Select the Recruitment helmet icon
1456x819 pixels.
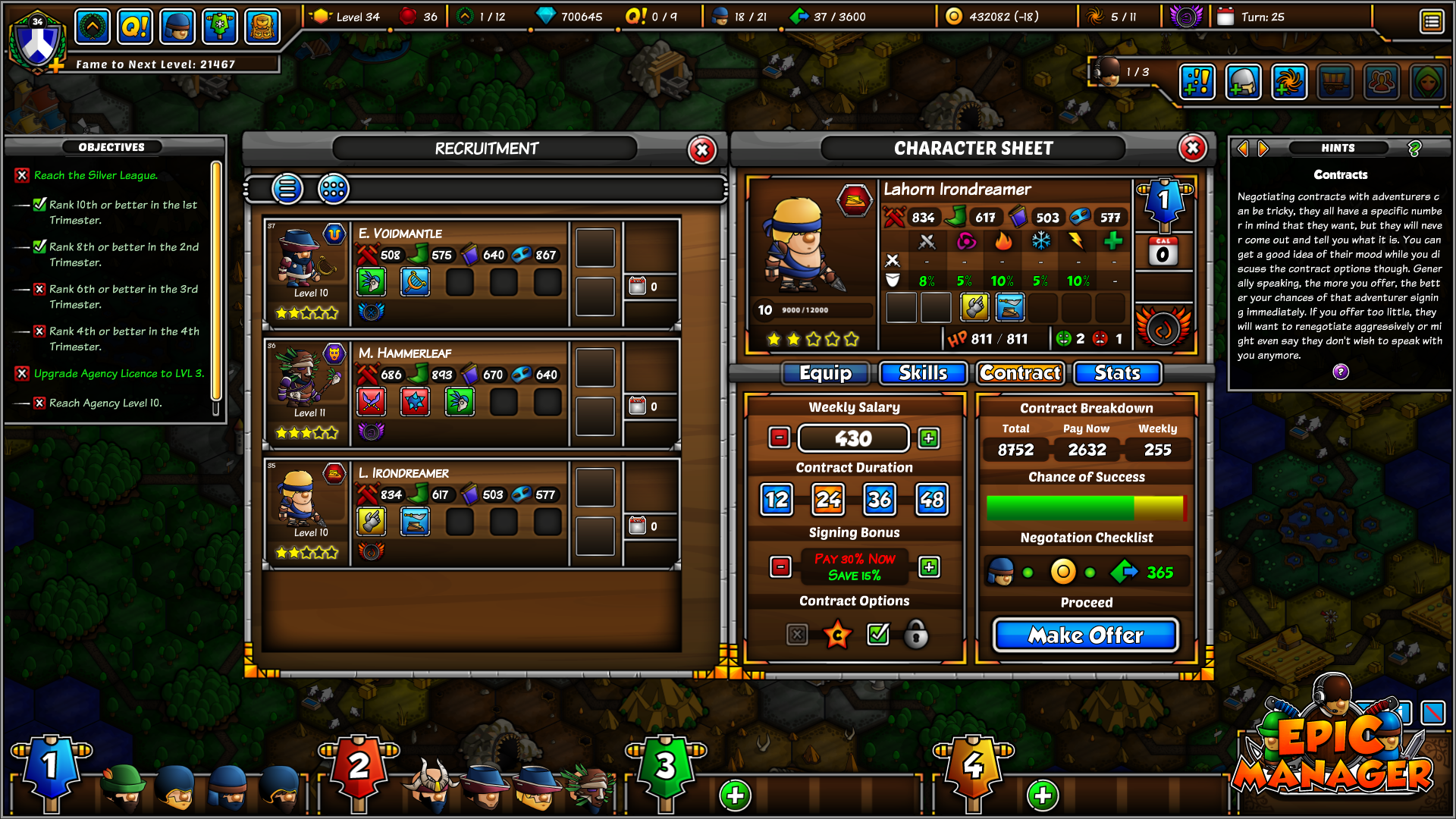coord(177,26)
